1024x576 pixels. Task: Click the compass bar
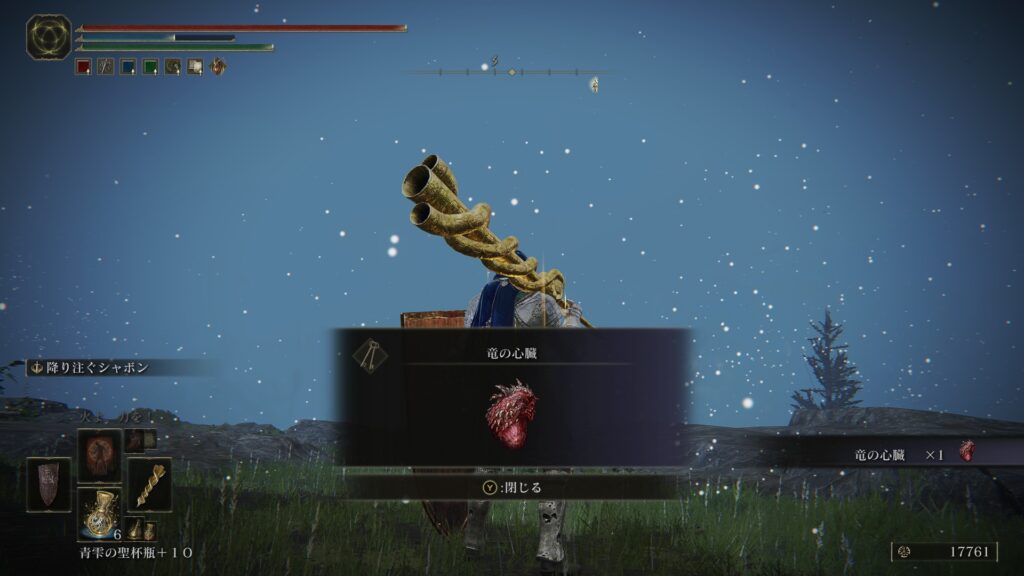[x=512, y=72]
